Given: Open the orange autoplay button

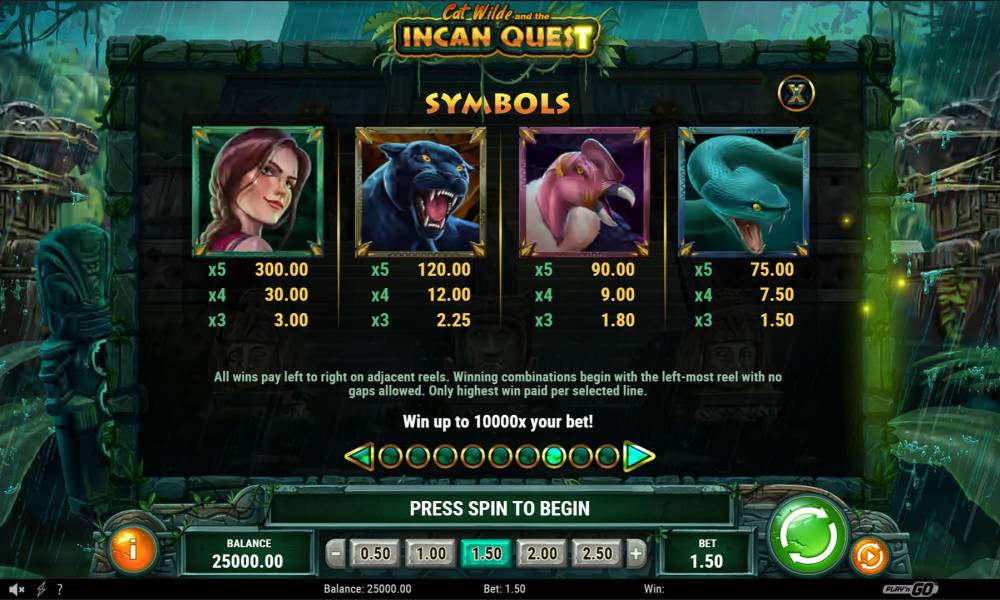Looking at the screenshot, I should click(868, 556).
